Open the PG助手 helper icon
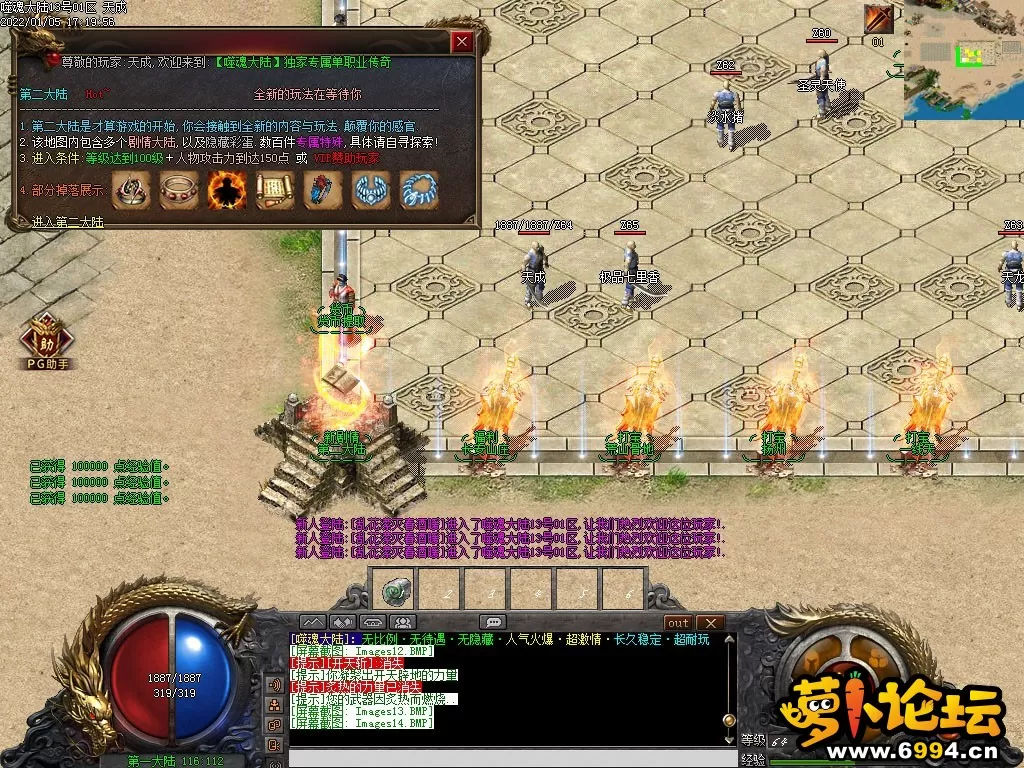Image resolution: width=1024 pixels, height=768 pixels. click(47, 340)
